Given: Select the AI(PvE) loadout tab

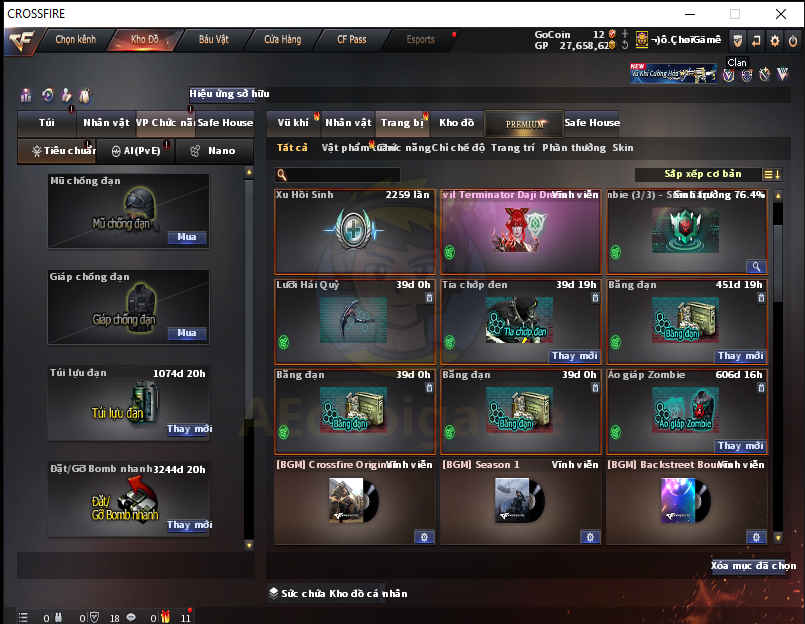Looking at the screenshot, I should pos(135,151).
